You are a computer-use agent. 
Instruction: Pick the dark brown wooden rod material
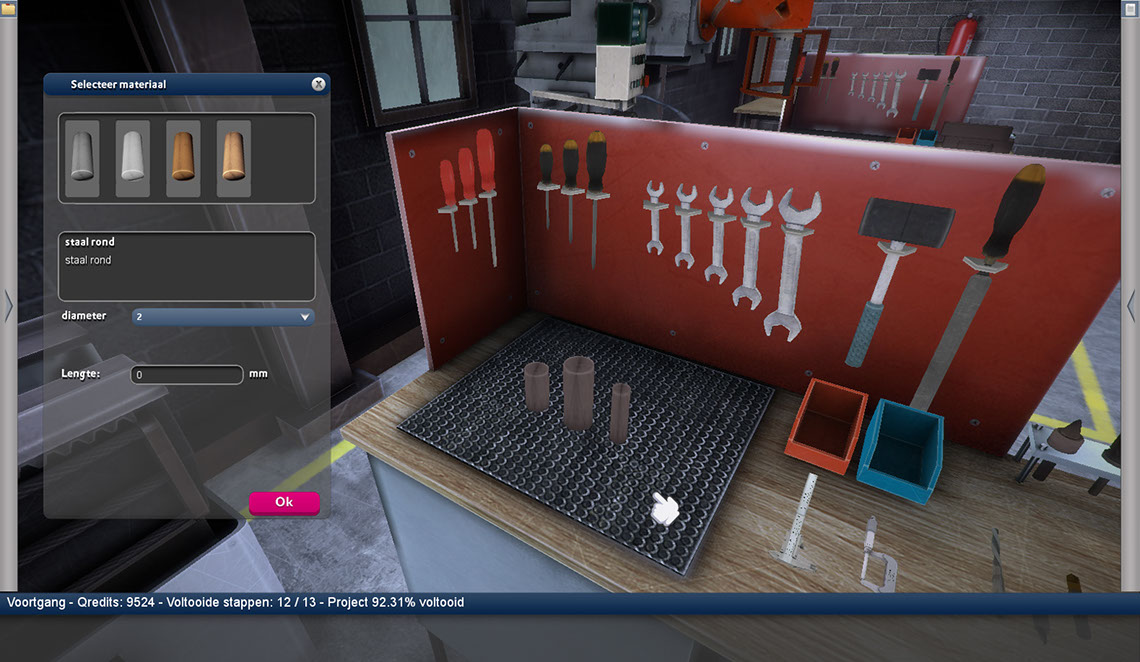(x=183, y=158)
